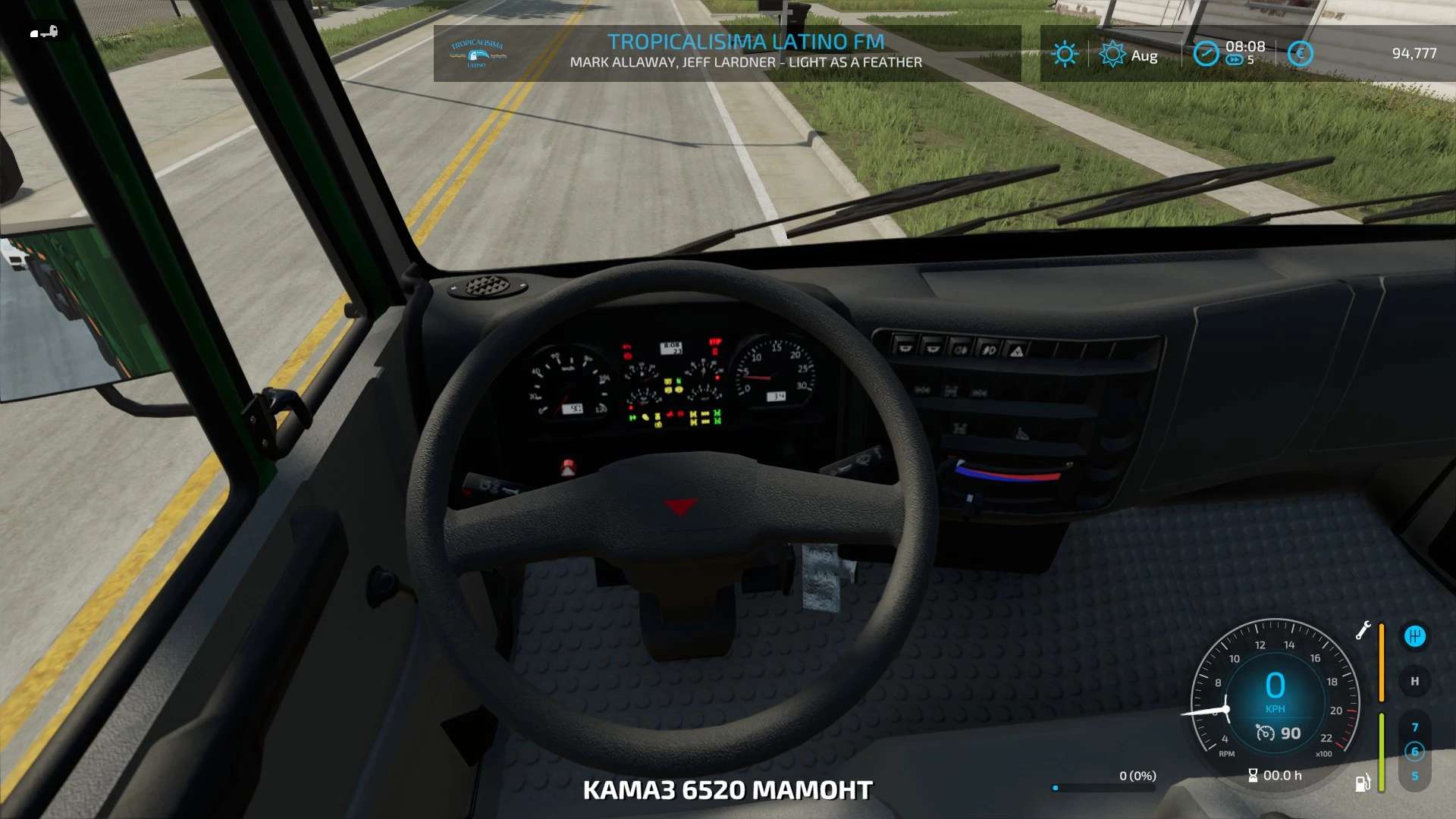This screenshot has height=819, width=1456.
Task: Click the fuel pump icon
Action: click(x=1363, y=783)
